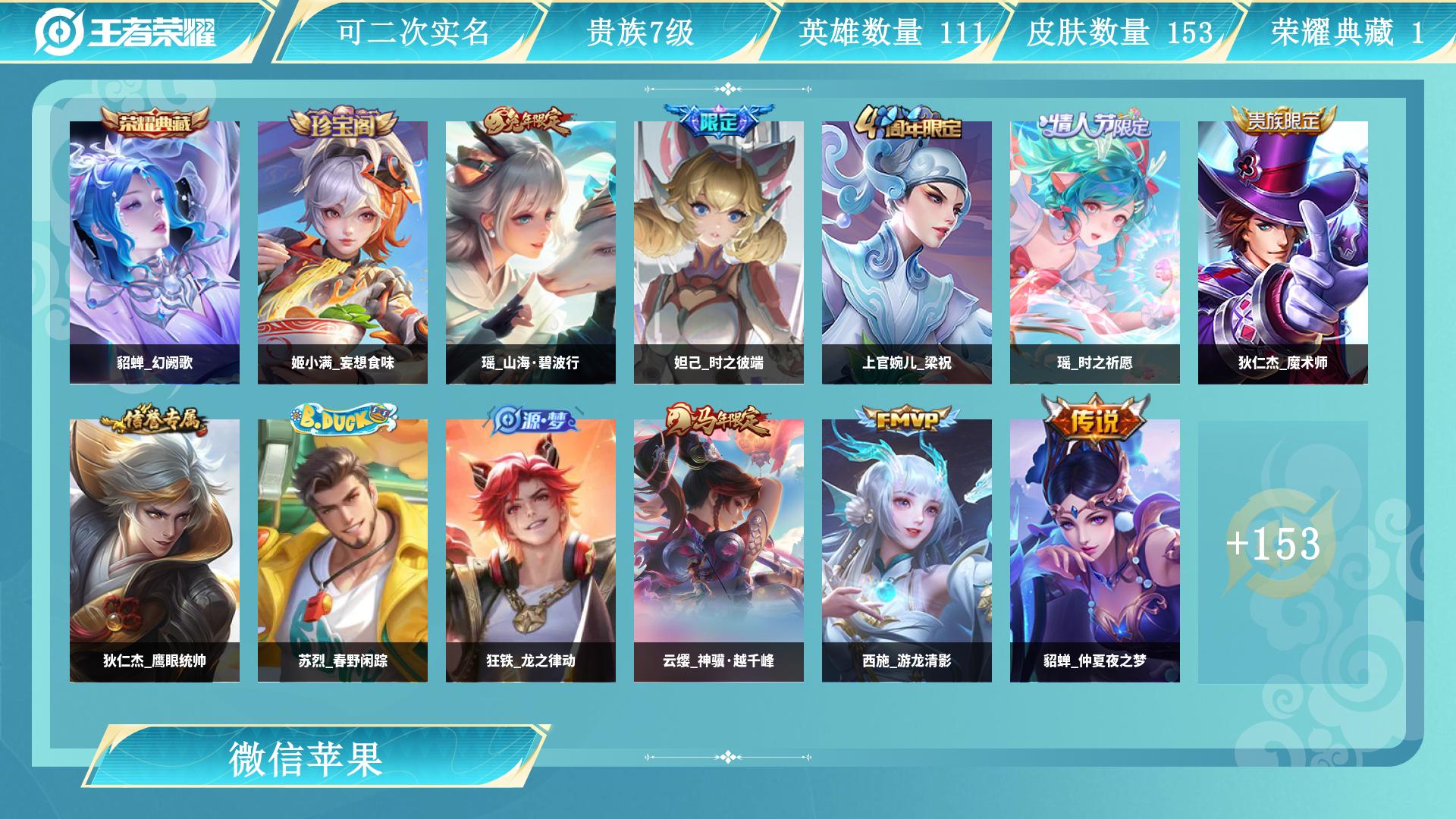
Task: Select the 苏烈_春野闲踪 skin card
Action: pyautogui.click(x=343, y=551)
